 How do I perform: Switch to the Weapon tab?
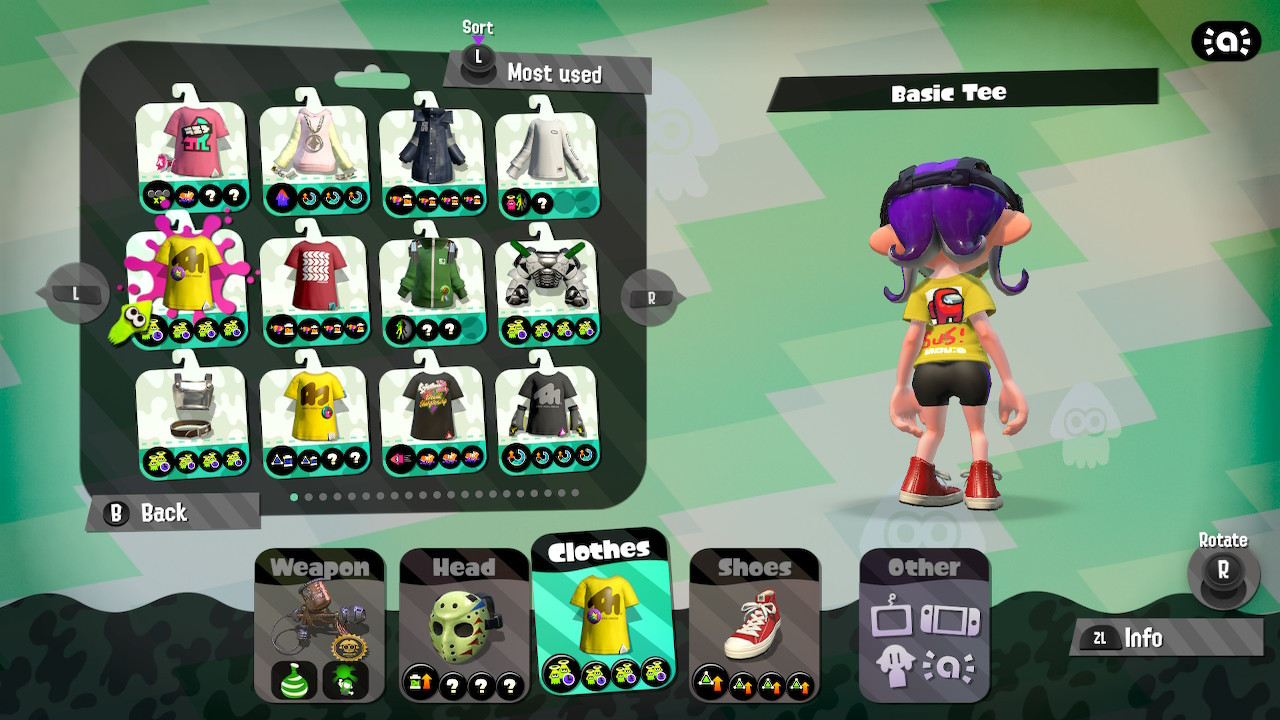318,567
